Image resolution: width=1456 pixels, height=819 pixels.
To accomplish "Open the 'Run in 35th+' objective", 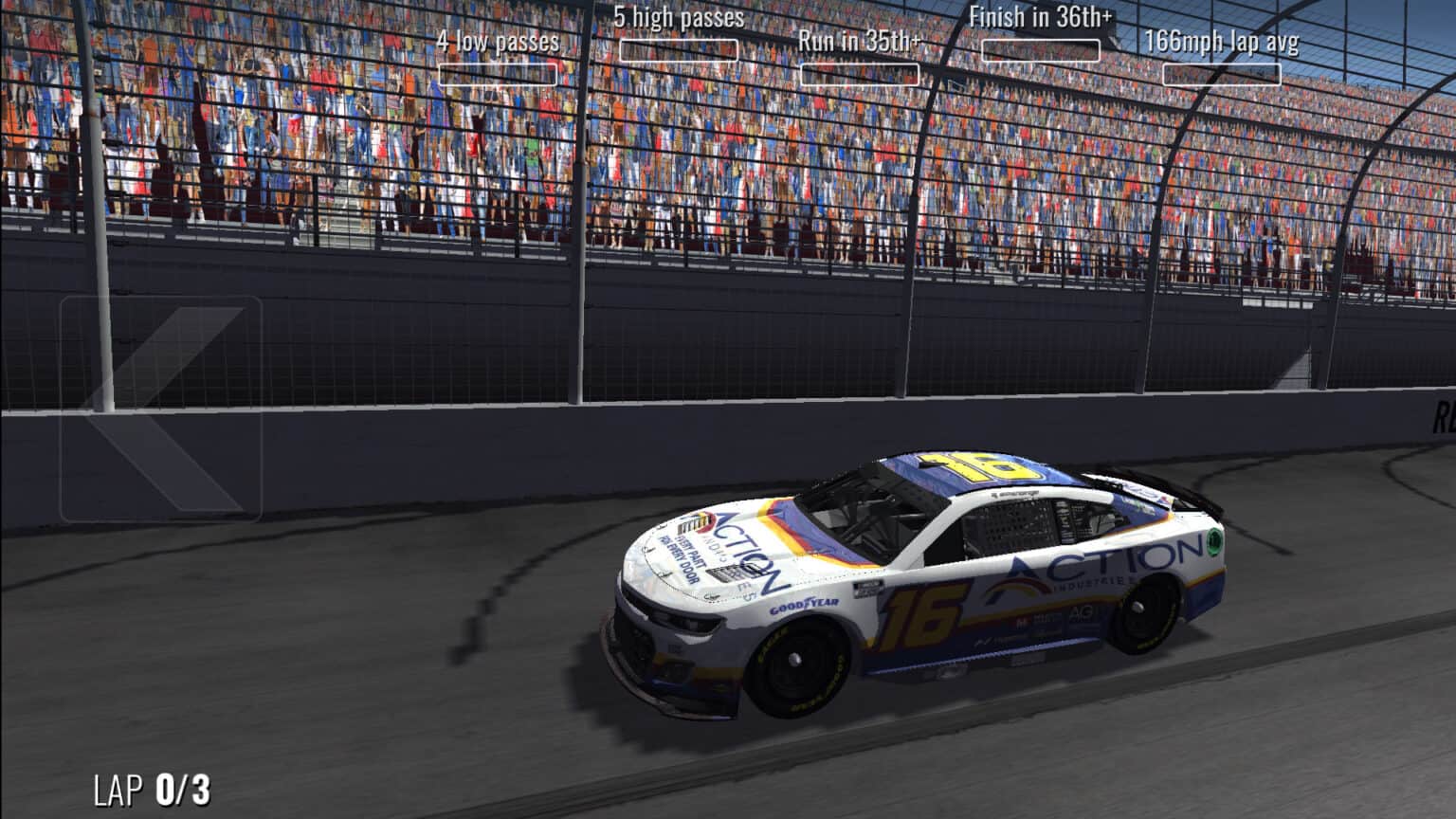I will pos(861,41).
